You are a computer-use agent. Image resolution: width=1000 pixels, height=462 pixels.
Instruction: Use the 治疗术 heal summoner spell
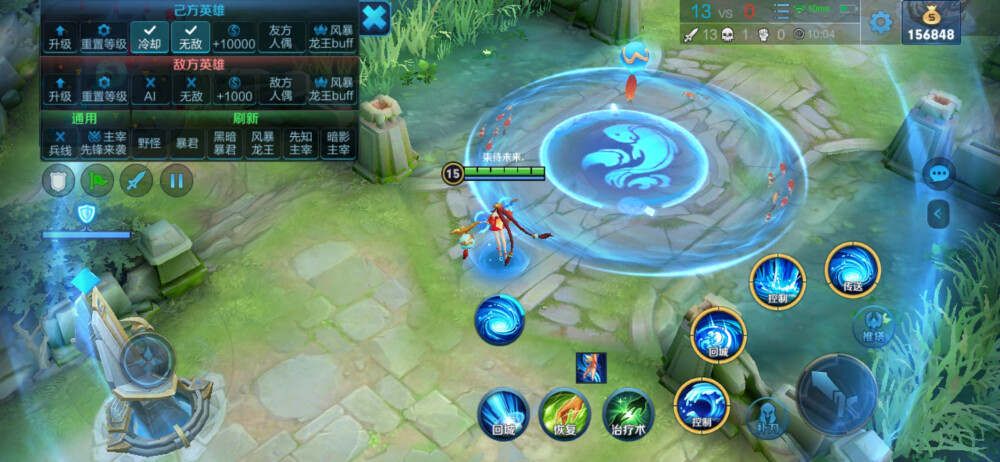coord(628,413)
